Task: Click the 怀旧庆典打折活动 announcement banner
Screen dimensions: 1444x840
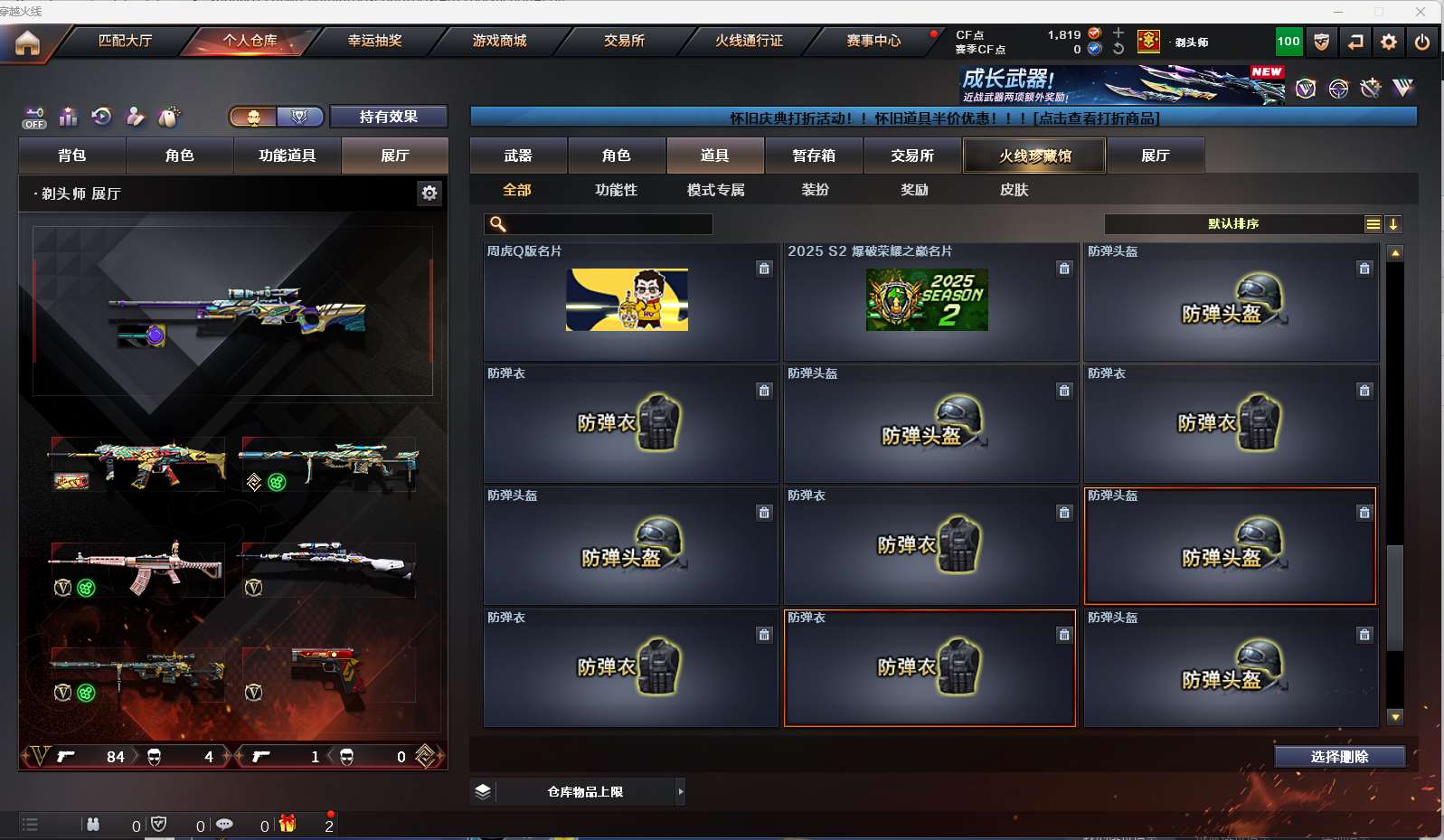Action: pyautogui.click(x=943, y=118)
